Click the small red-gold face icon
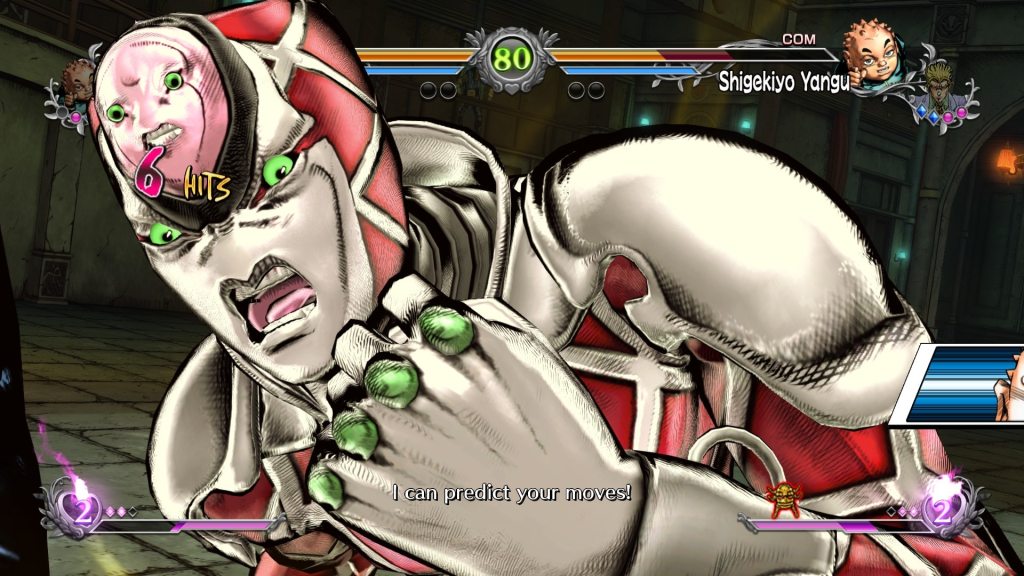 tap(778, 495)
